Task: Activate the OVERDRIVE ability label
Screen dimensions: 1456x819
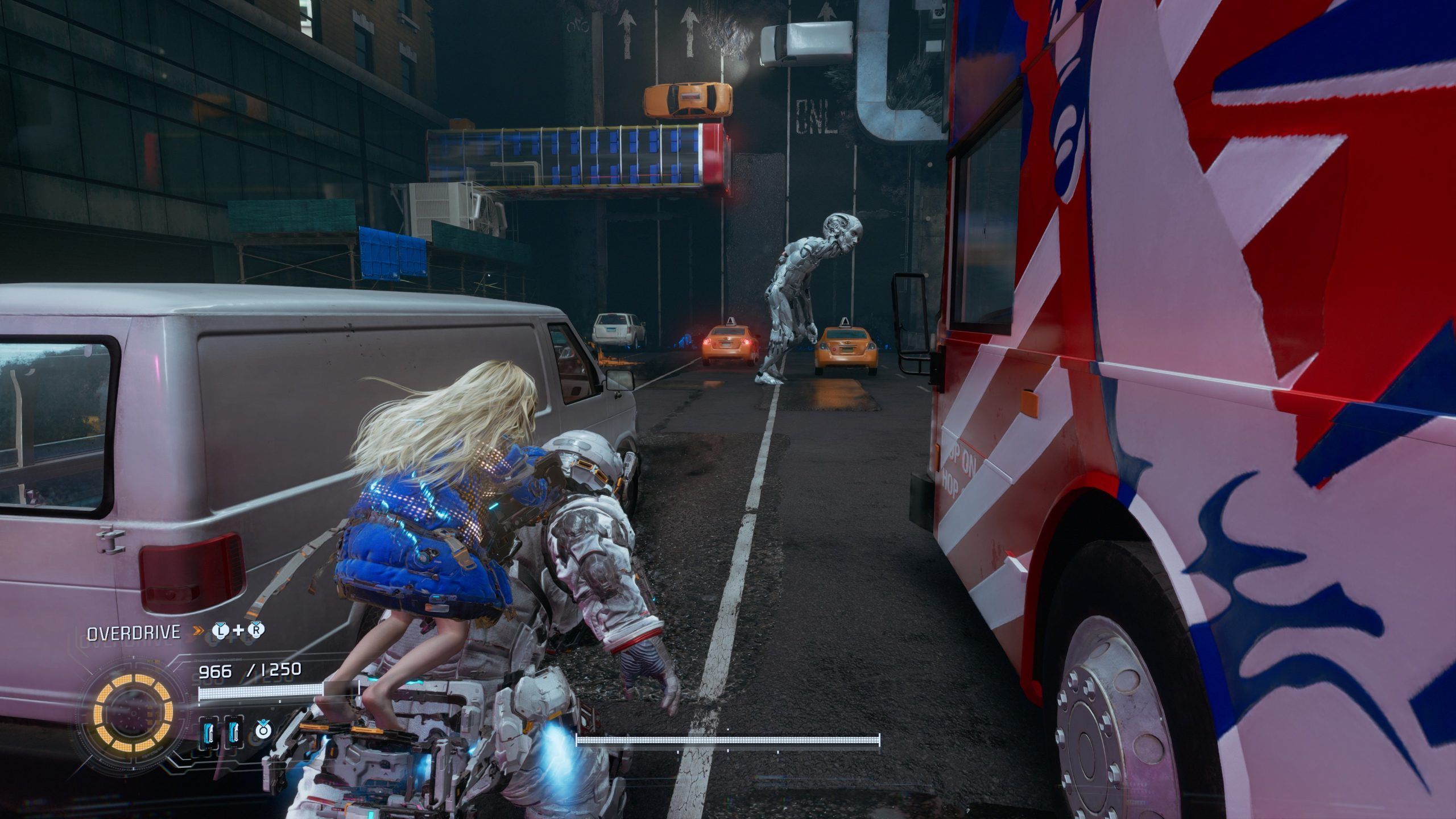Action: [134, 632]
